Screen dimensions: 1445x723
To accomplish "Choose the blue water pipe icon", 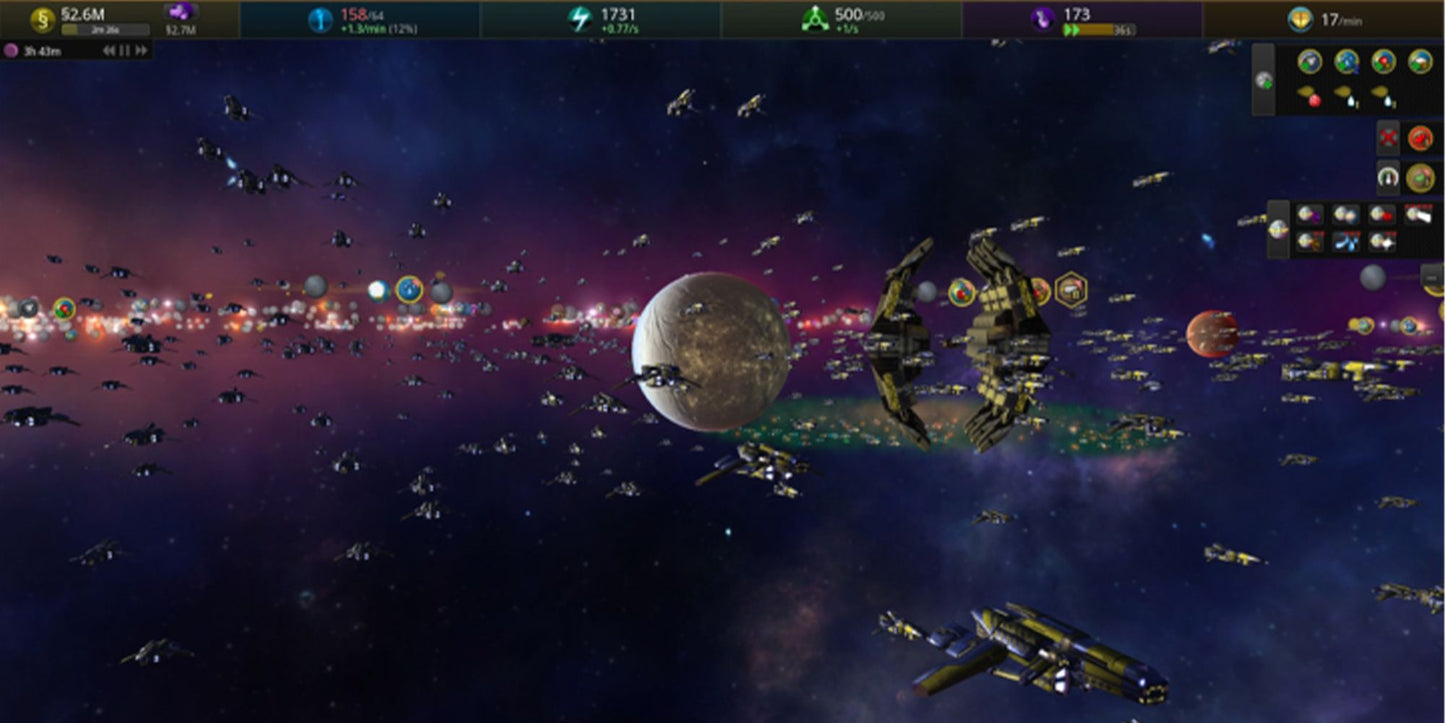I will point(1345,241).
